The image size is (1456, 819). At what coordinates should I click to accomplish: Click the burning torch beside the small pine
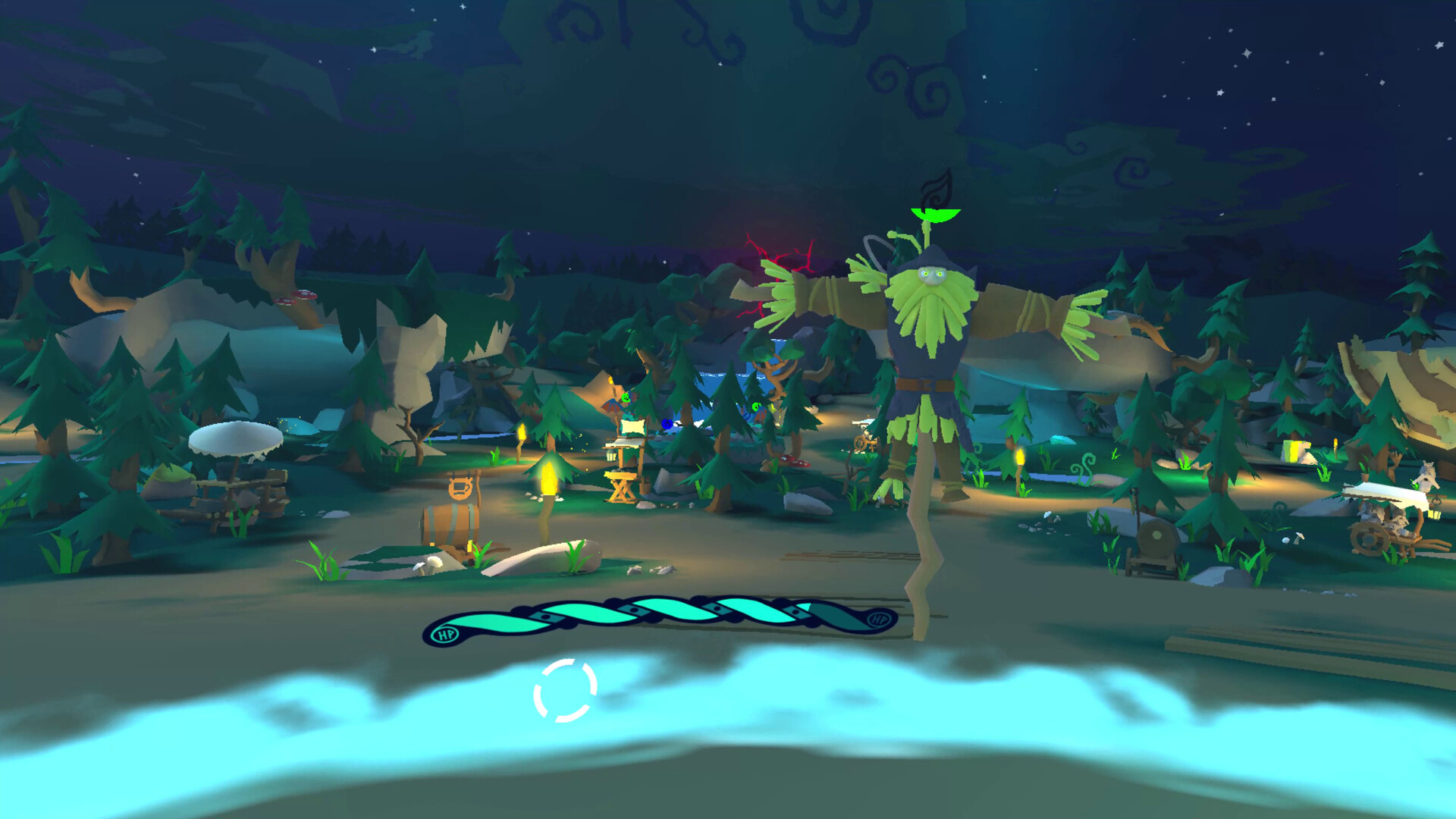pyautogui.click(x=549, y=480)
